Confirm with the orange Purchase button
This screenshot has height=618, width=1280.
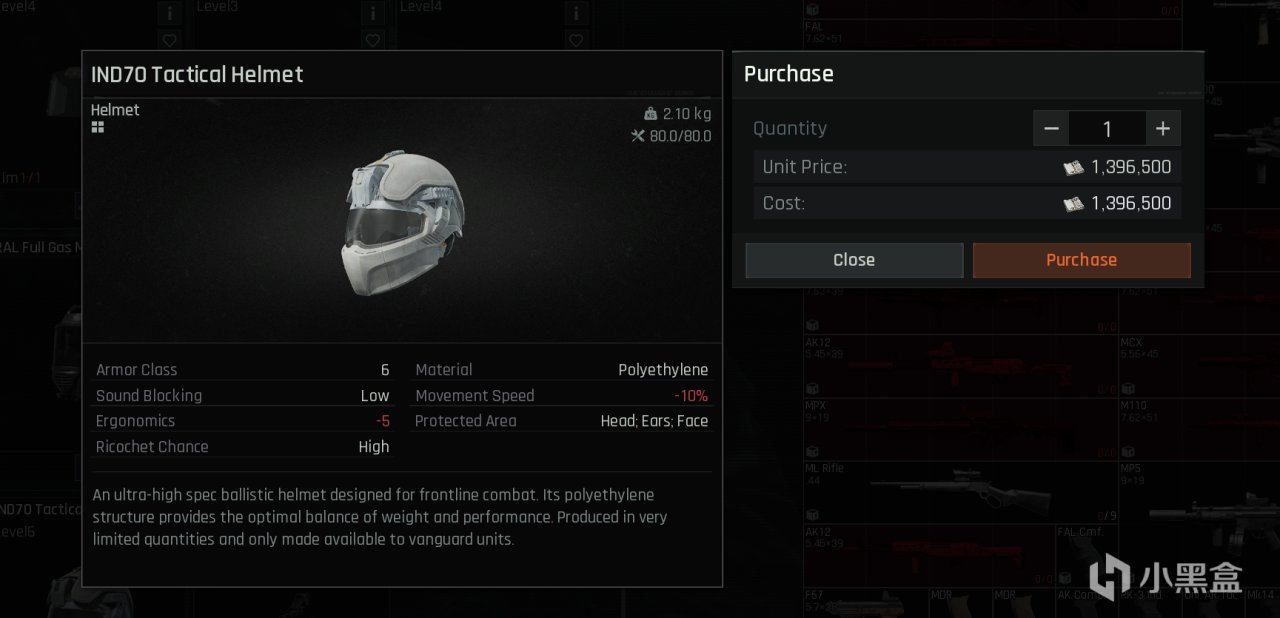coord(1081,260)
